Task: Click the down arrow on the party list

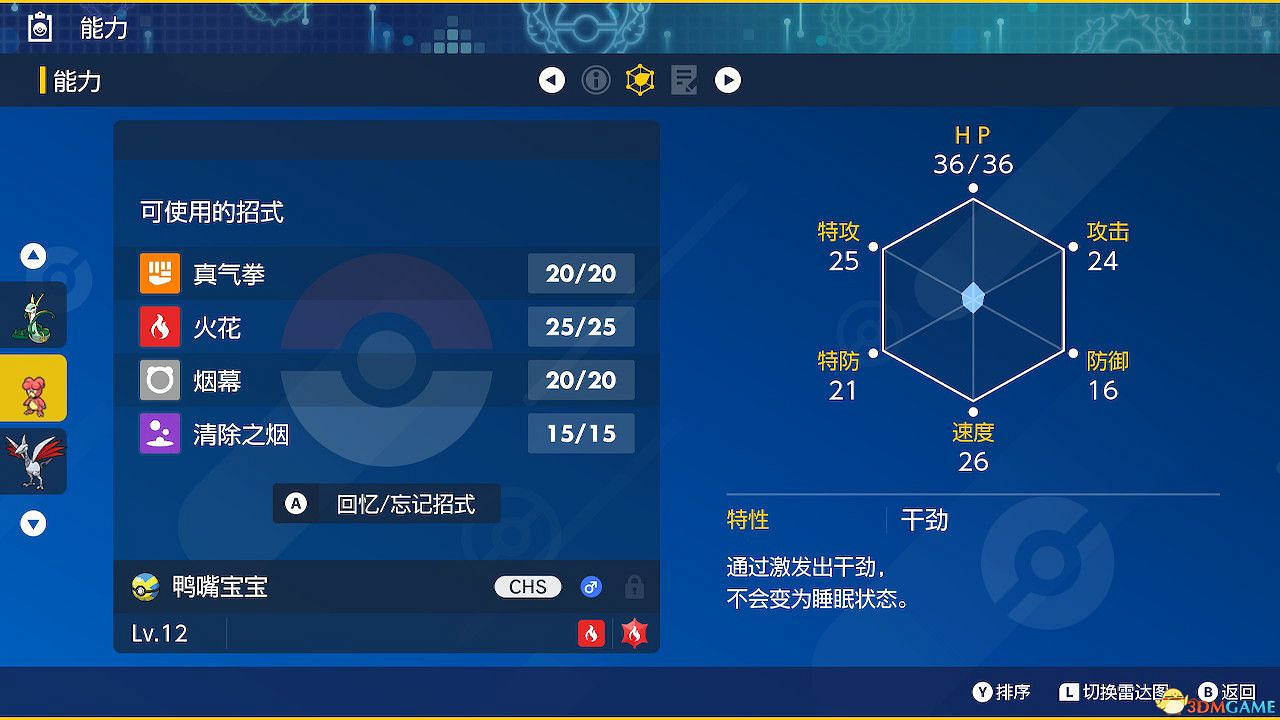Action: pos(33,522)
